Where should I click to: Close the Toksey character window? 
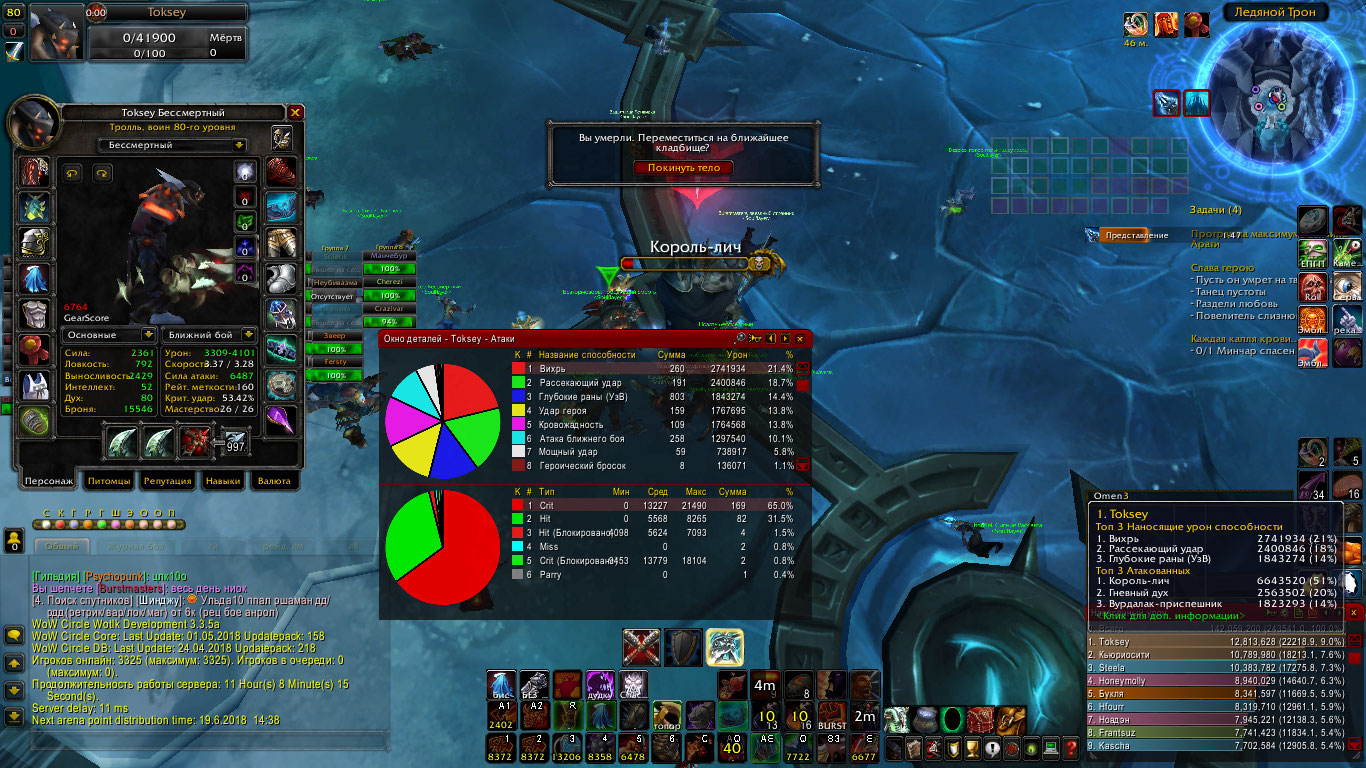coord(295,113)
